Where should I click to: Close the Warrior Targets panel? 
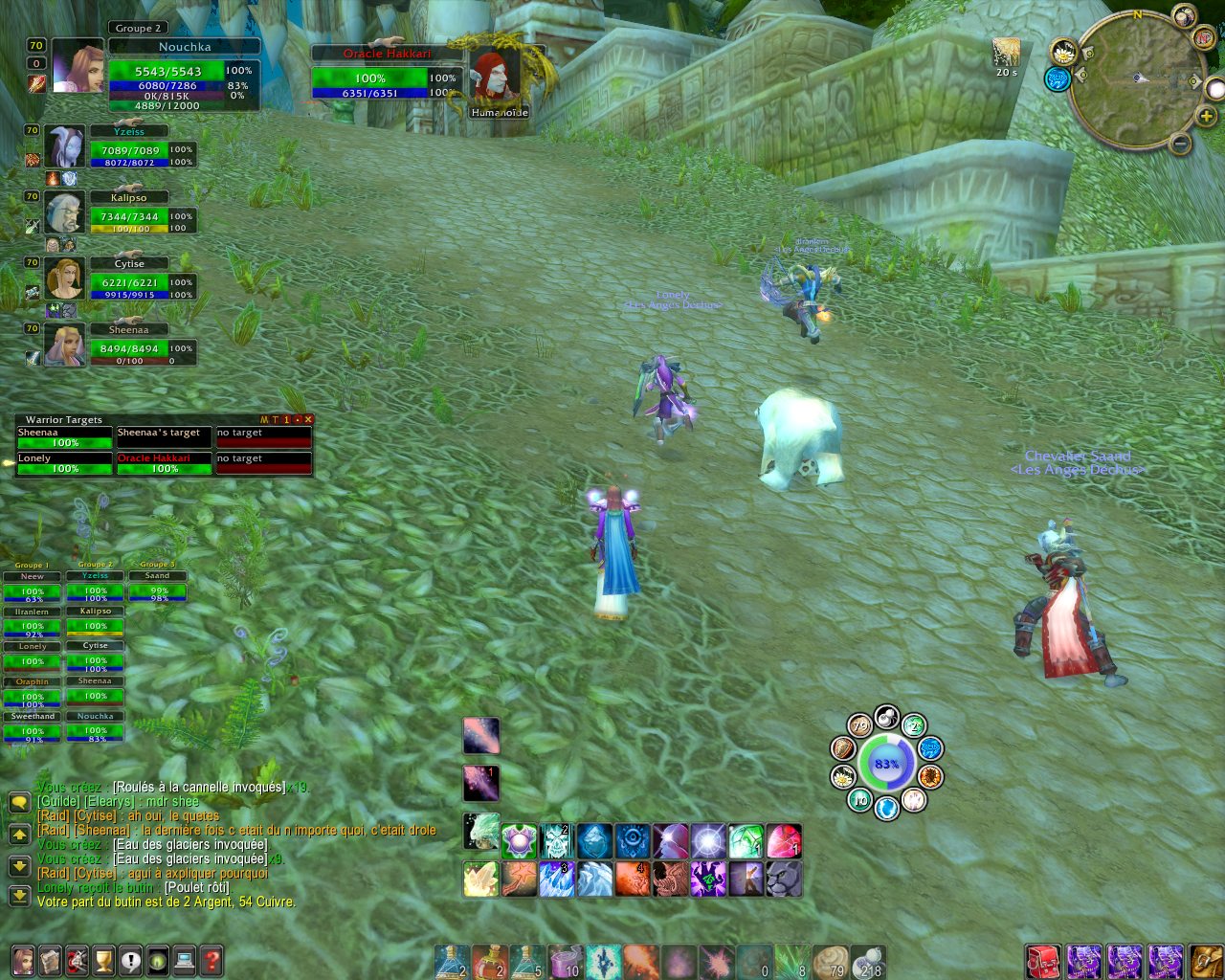[308, 419]
